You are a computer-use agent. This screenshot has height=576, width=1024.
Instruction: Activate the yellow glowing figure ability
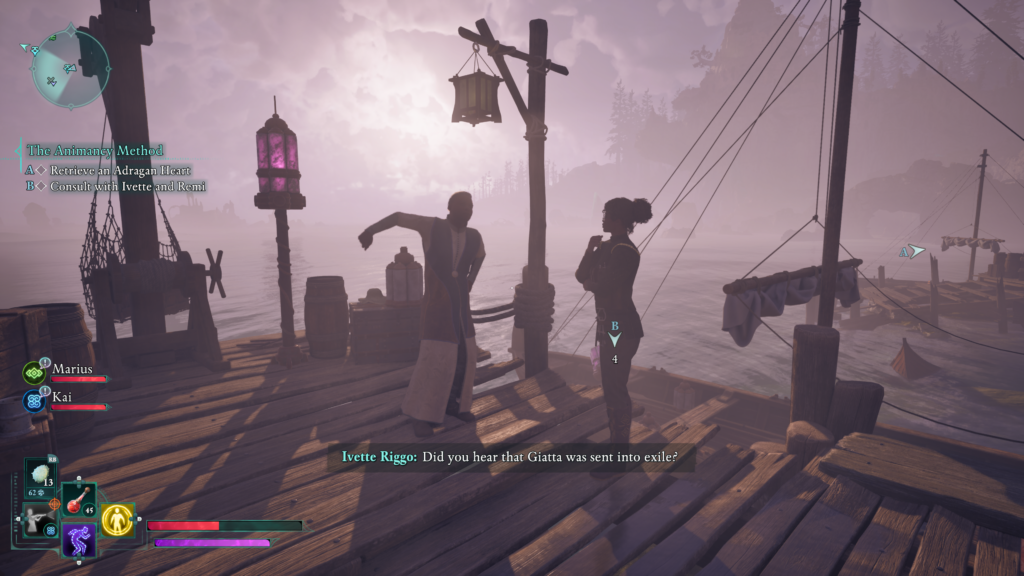coord(118,519)
